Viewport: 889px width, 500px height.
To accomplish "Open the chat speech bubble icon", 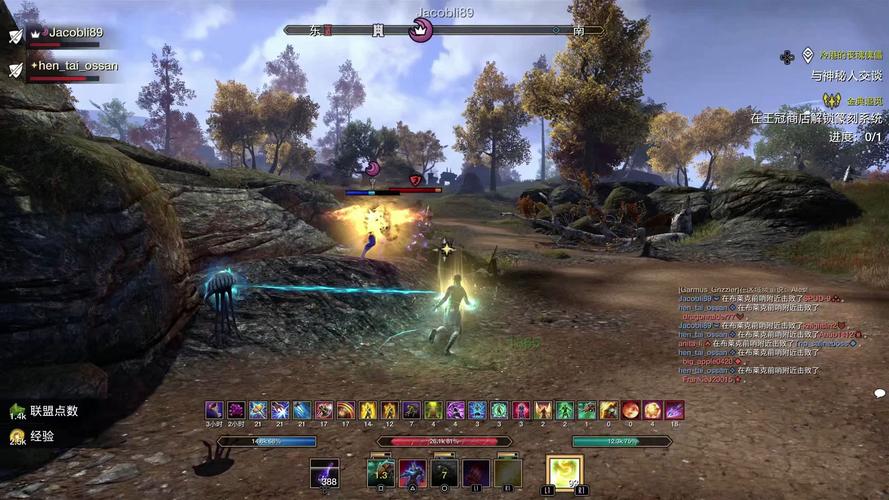I will click(x=880, y=393).
